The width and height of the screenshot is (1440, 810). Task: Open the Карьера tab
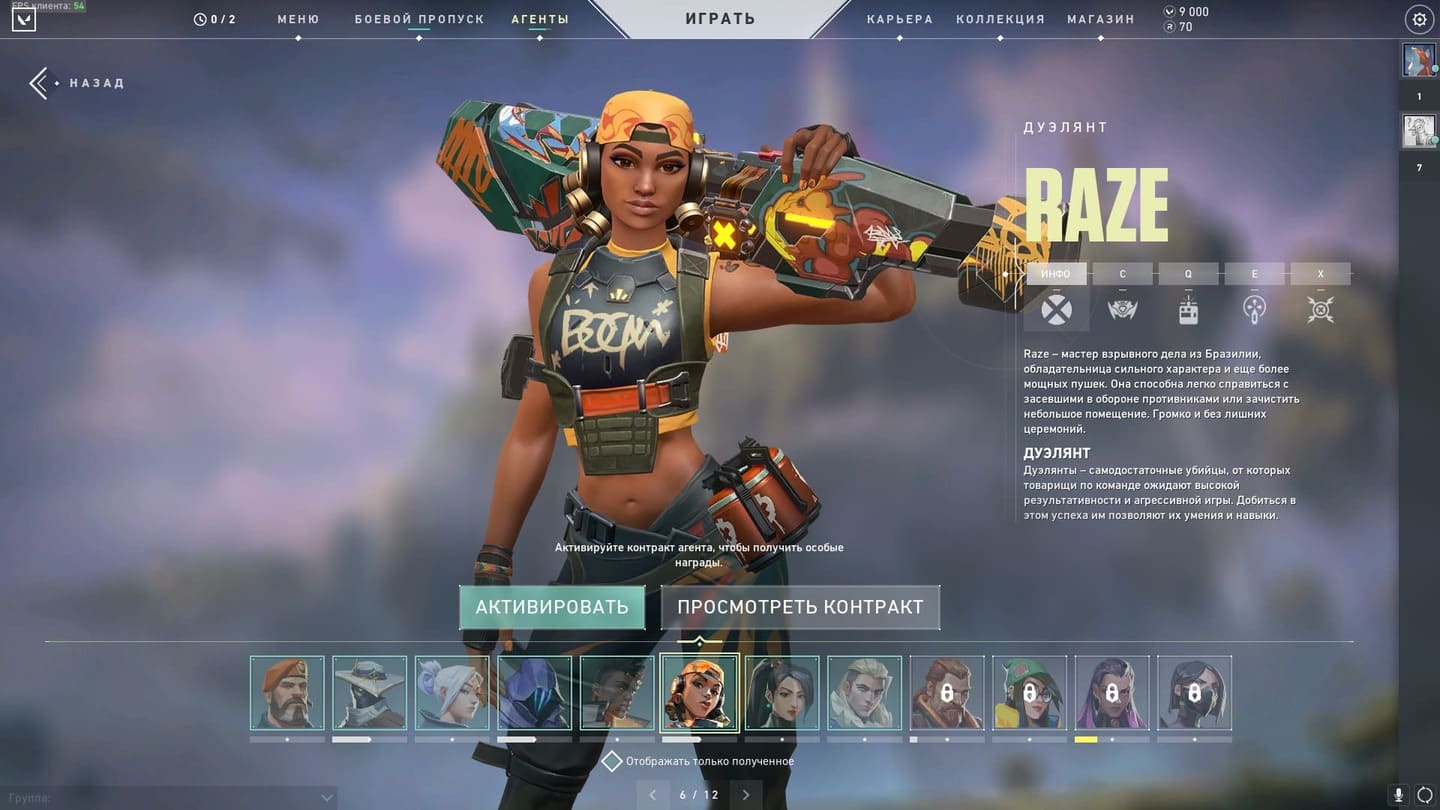pos(900,19)
